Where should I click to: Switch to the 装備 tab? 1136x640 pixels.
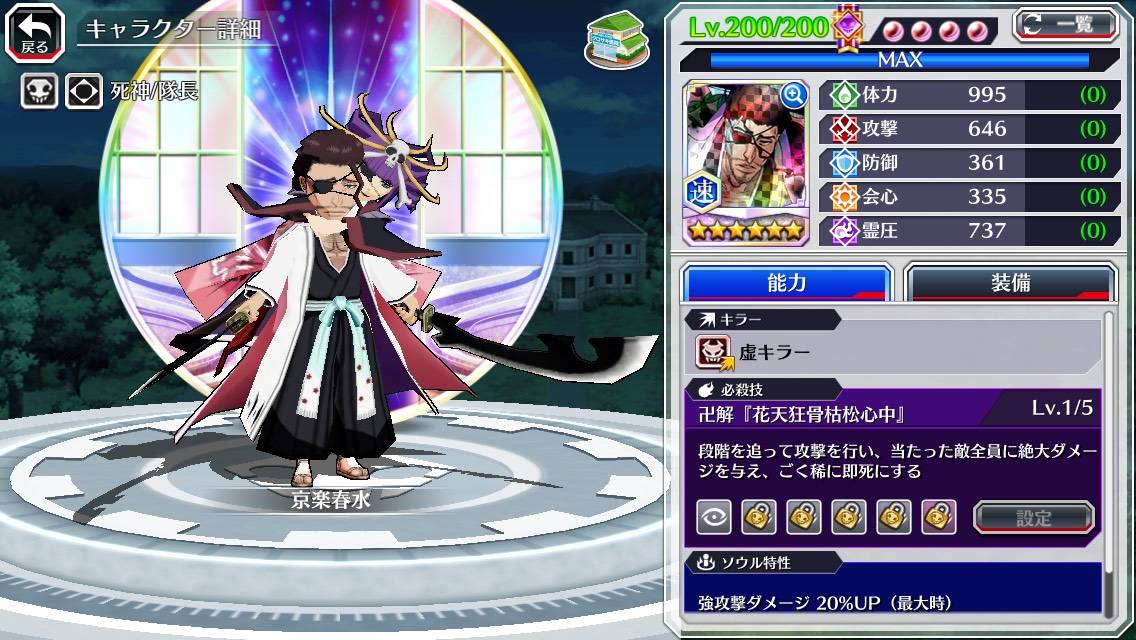(1010, 283)
